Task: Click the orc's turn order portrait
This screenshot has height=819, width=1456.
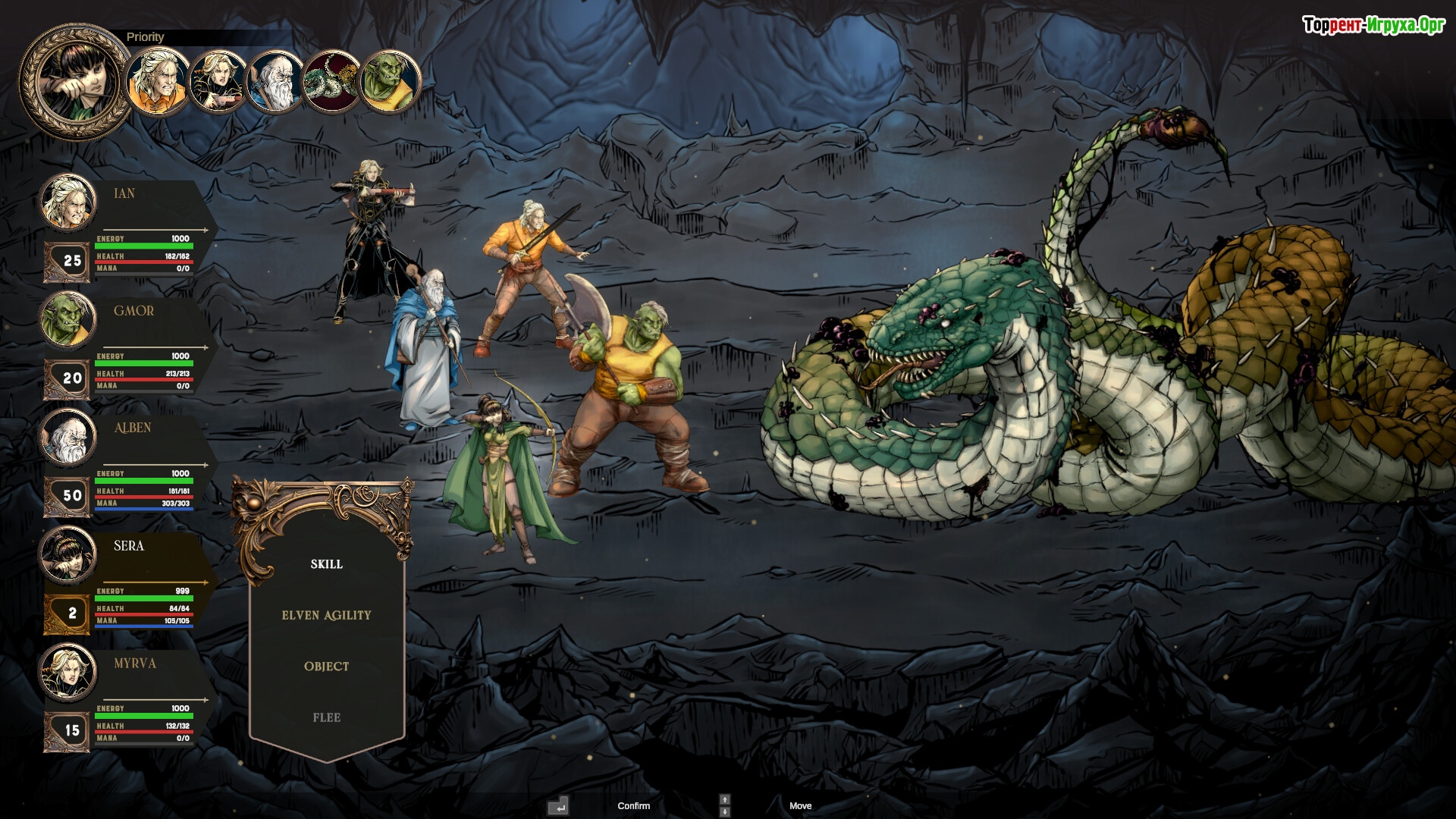Action: (x=391, y=82)
